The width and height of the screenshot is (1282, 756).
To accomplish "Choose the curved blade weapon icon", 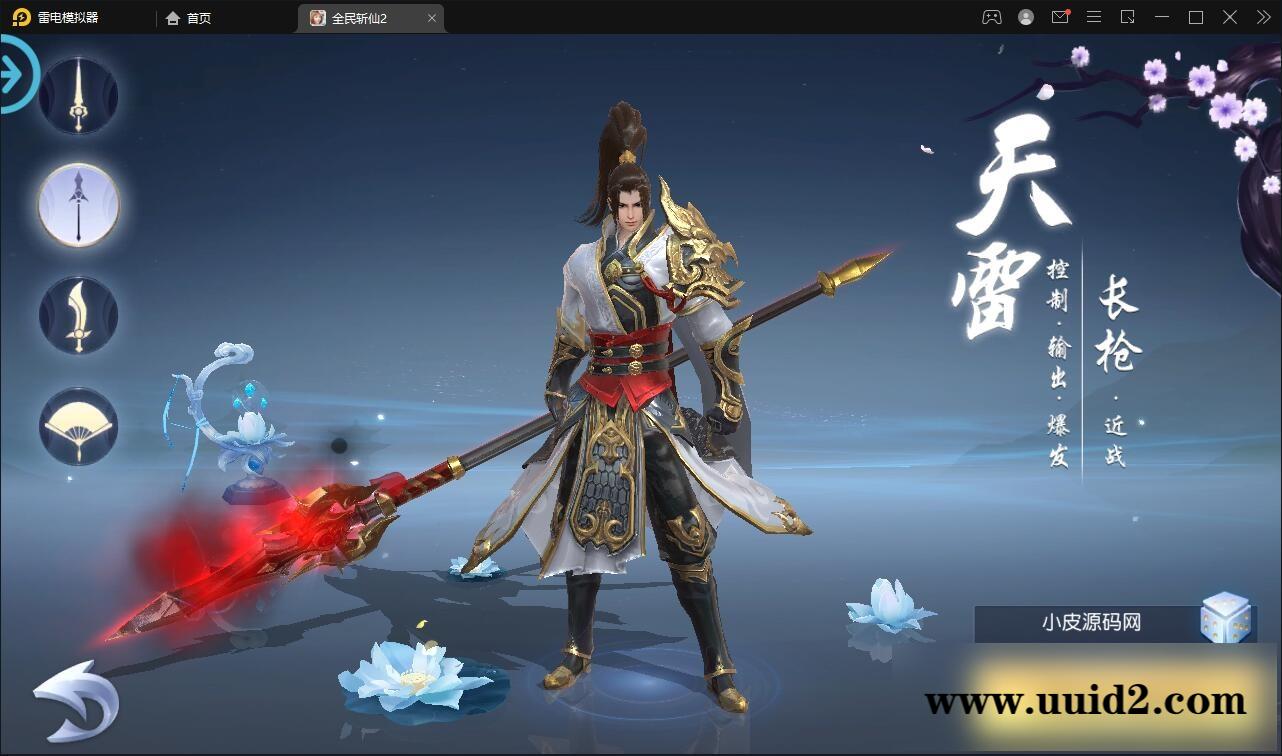I will 78,314.
